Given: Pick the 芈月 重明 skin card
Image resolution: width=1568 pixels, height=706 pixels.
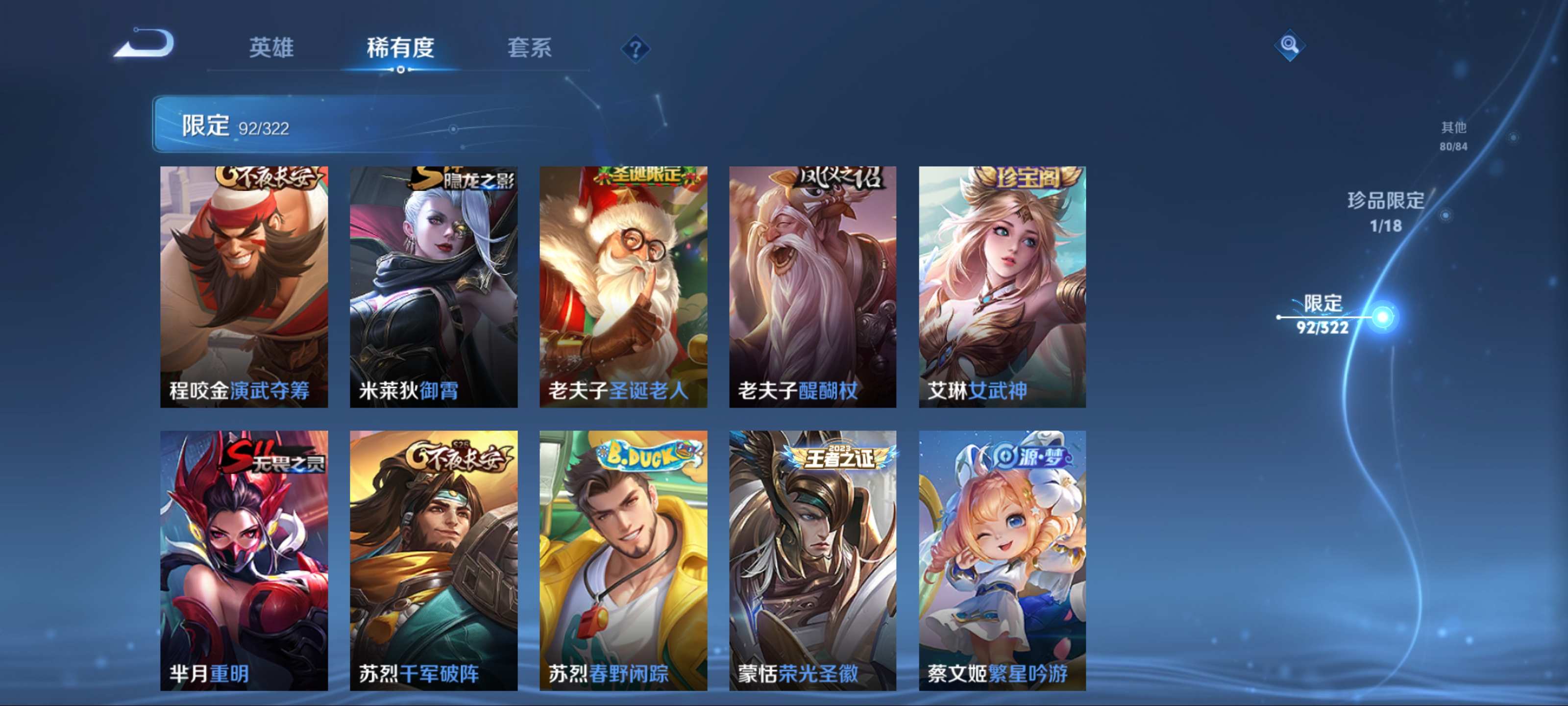Looking at the screenshot, I should tap(244, 560).
